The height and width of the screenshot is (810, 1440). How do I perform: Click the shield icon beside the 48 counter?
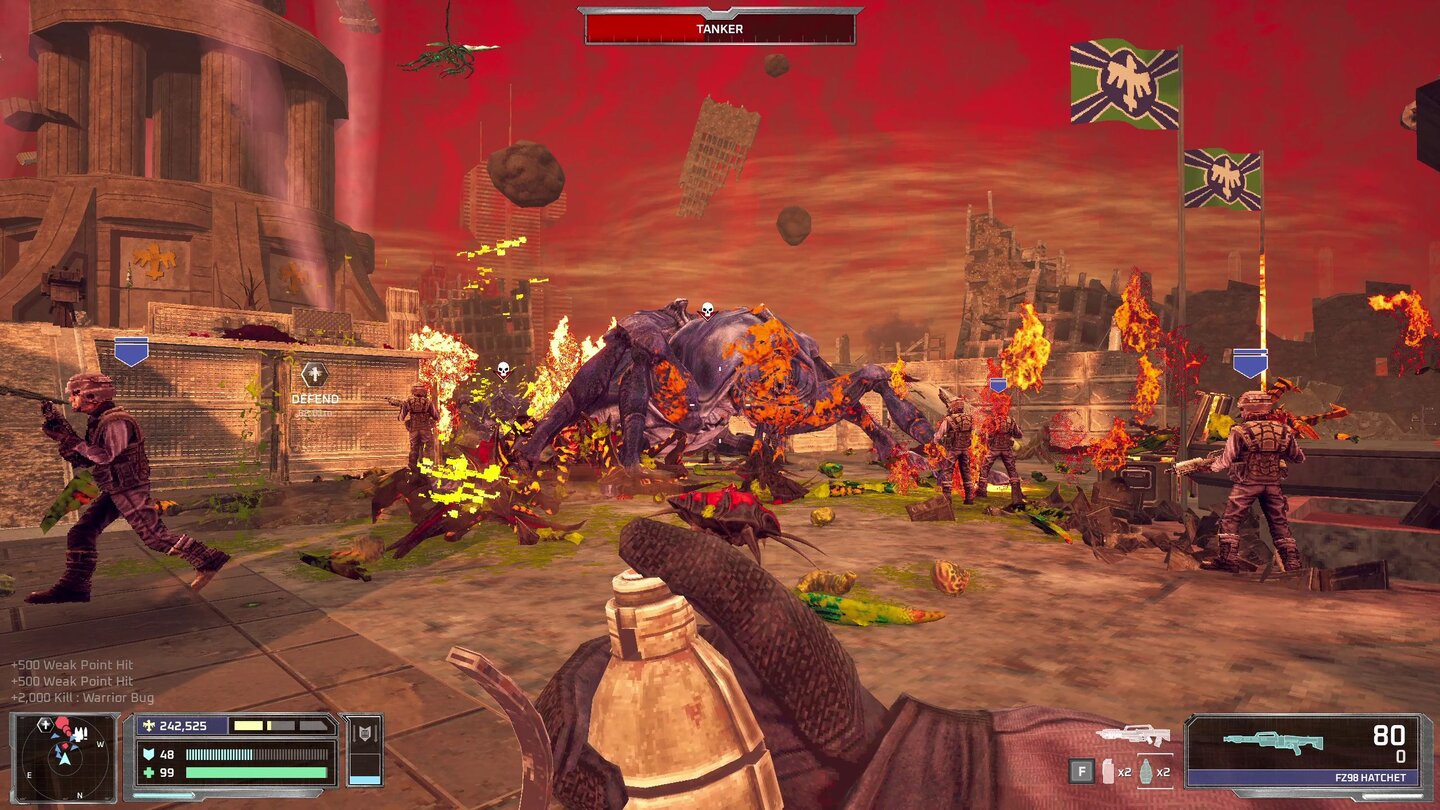tap(147, 754)
